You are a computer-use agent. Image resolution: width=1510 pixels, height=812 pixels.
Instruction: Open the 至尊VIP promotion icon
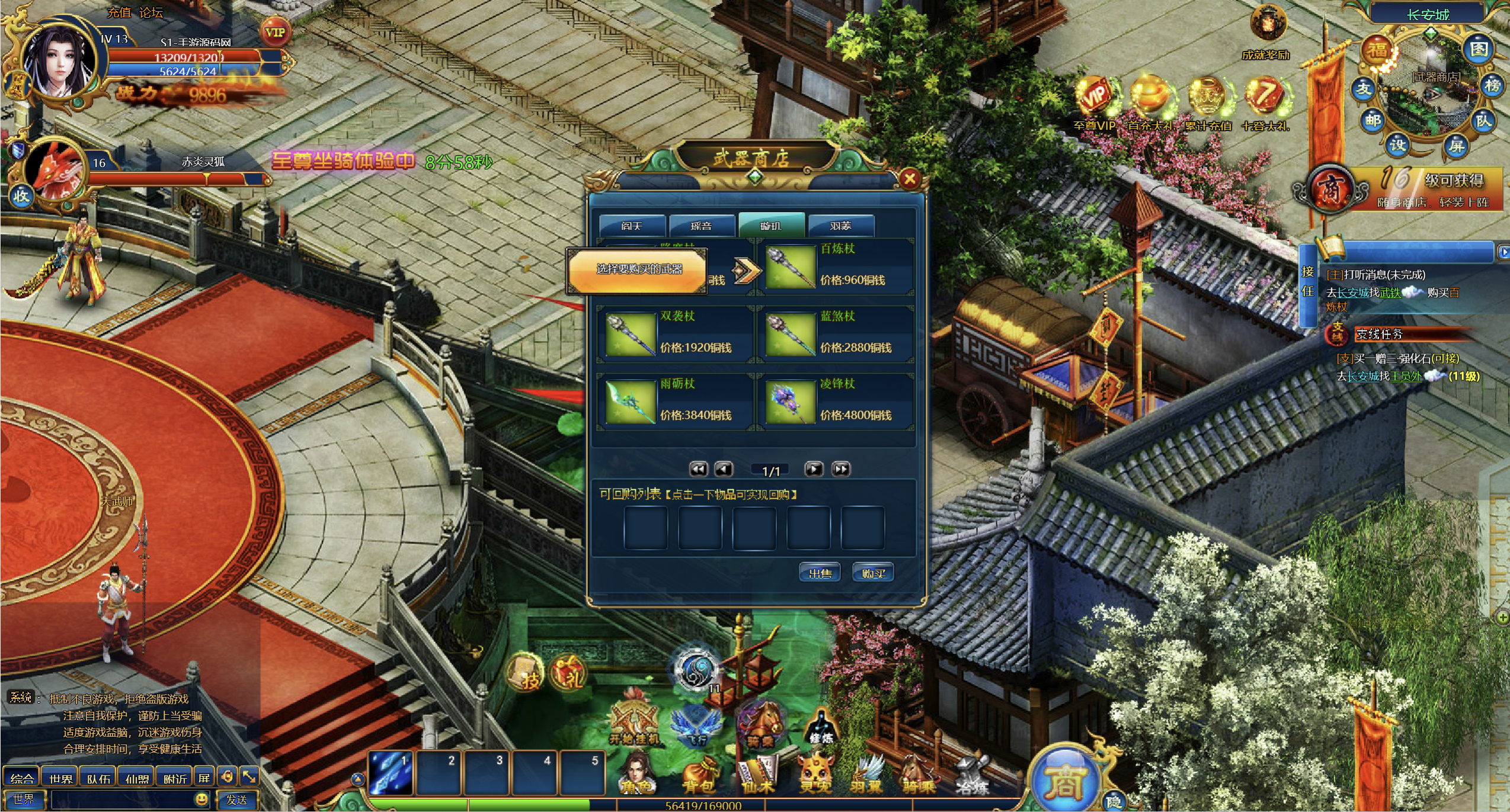[x=1095, y=102]
